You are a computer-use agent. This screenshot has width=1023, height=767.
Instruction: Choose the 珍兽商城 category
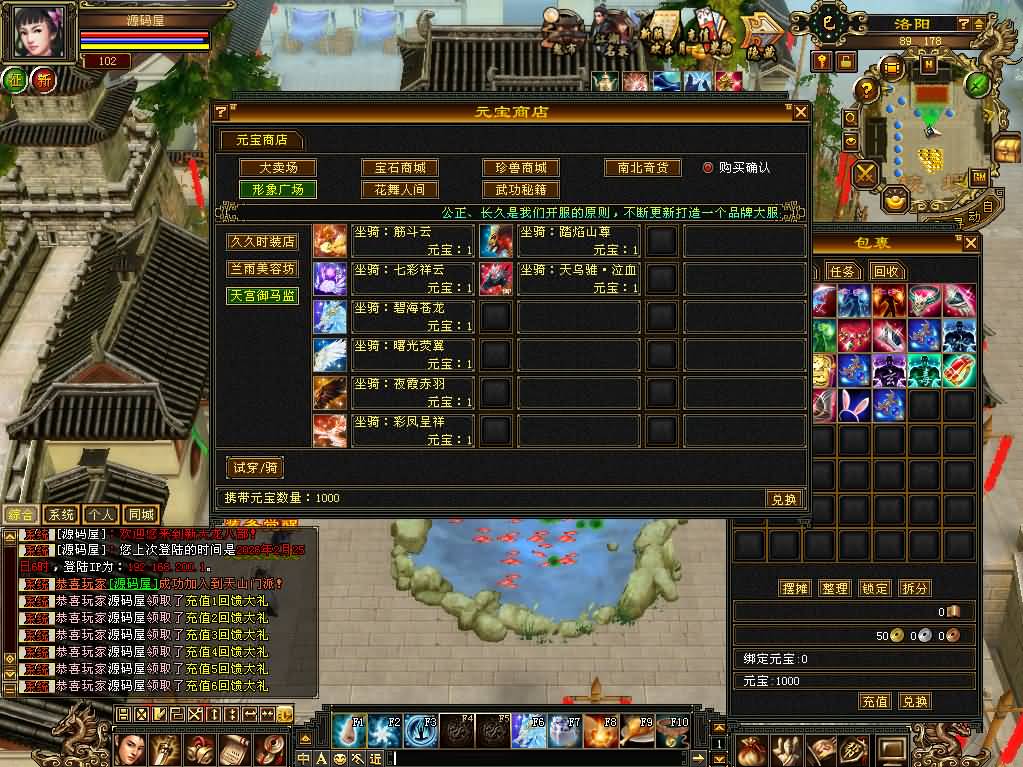pos(521,168)
